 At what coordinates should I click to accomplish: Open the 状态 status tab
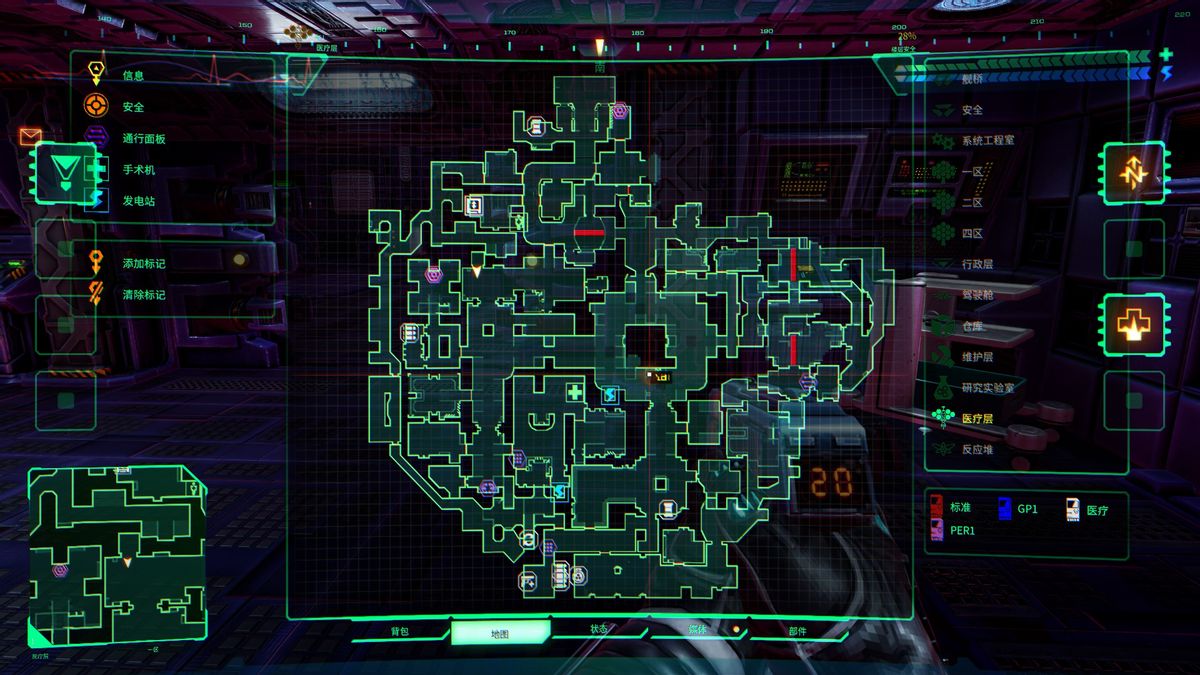tap(598, 630)
